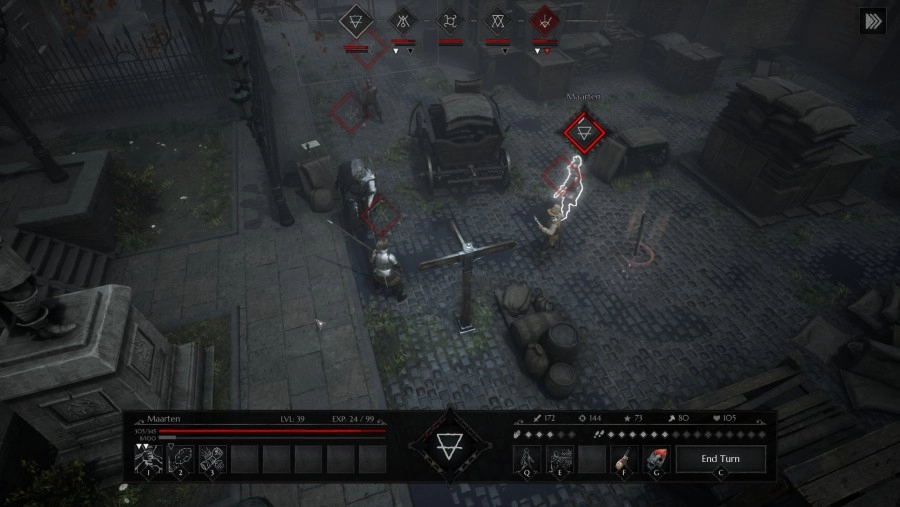Activate the Q action icon
This screenshot has width=900, height=507.
pos(527,459)
